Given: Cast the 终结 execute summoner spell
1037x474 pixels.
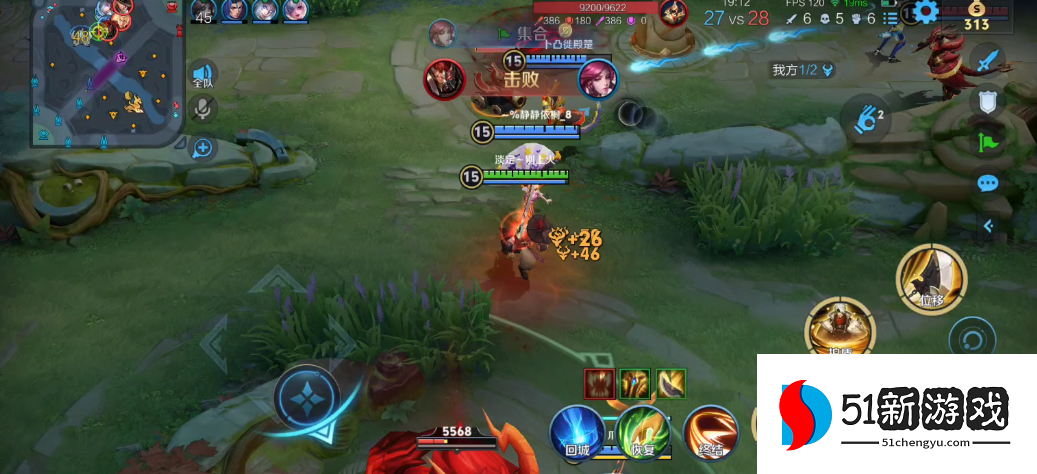Looking at the screenshot, I should pyautogui.click(x=710, y=434).
